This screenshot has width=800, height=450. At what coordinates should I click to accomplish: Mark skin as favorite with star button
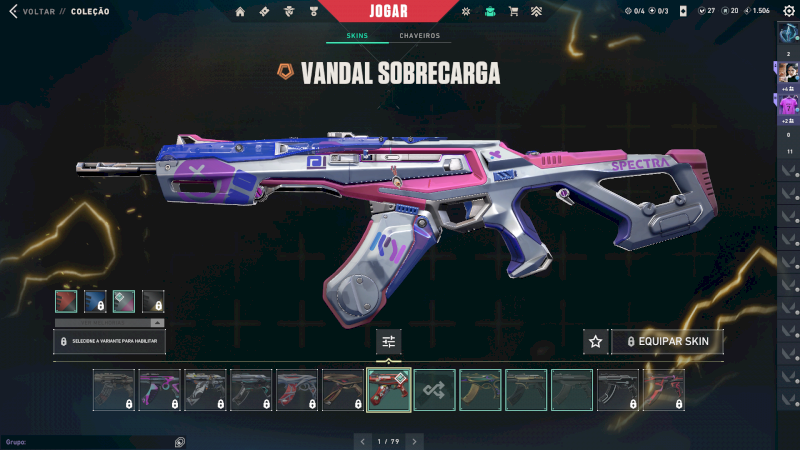click(596, 342)
